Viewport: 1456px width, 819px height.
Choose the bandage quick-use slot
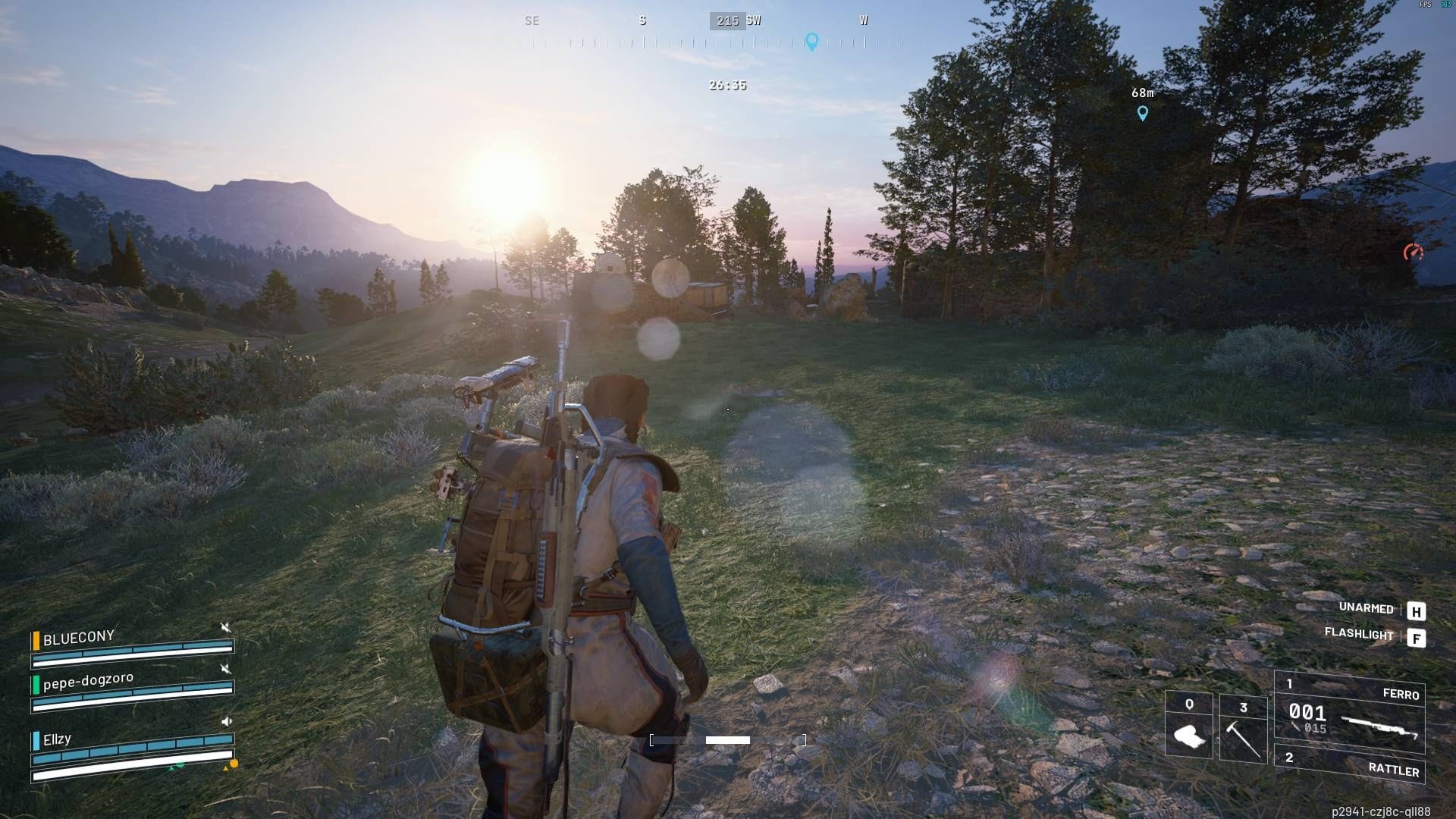[x=1188, y=726]
